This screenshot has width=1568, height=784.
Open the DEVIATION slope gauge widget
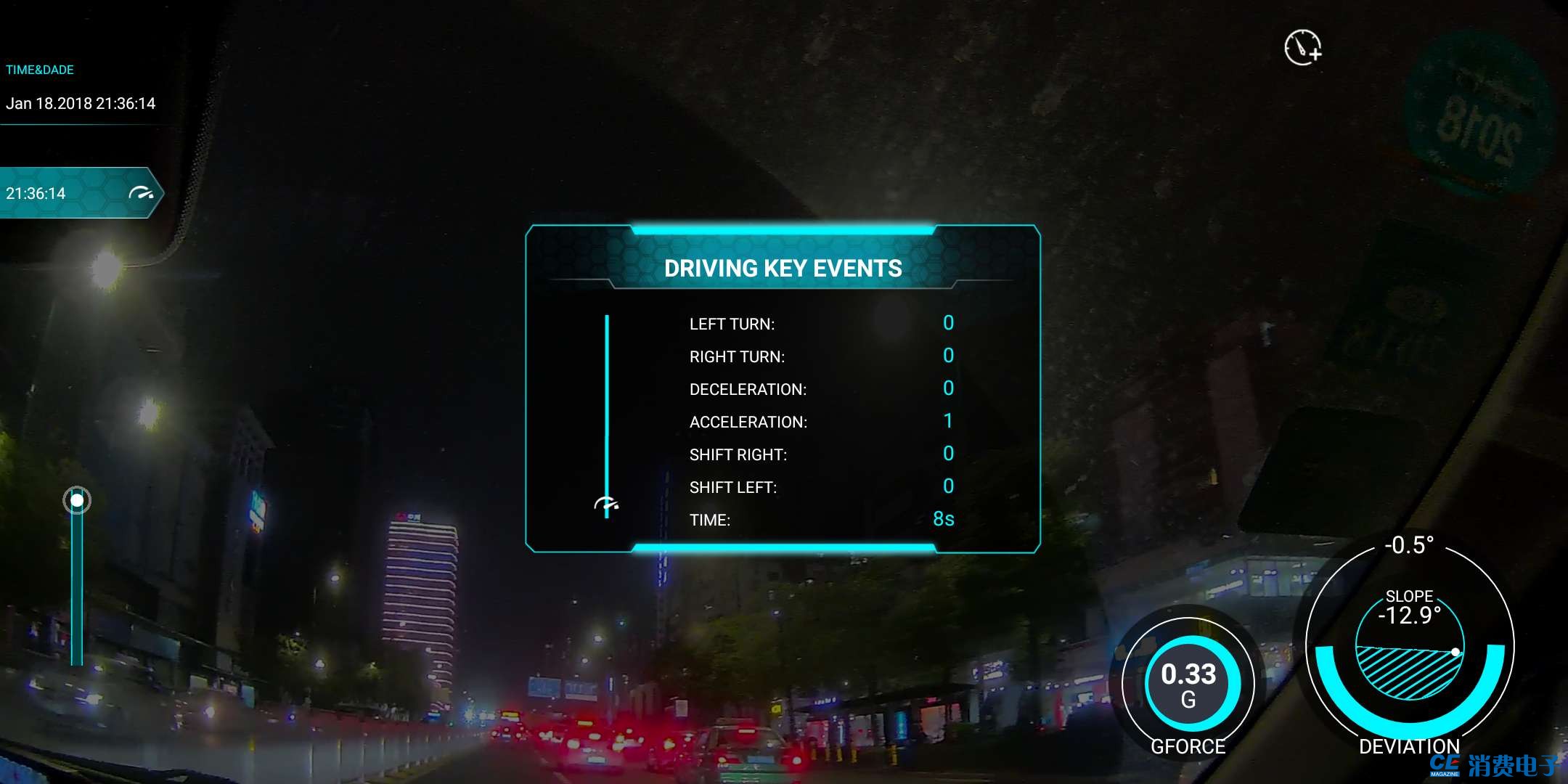(x=1409, y=647)
